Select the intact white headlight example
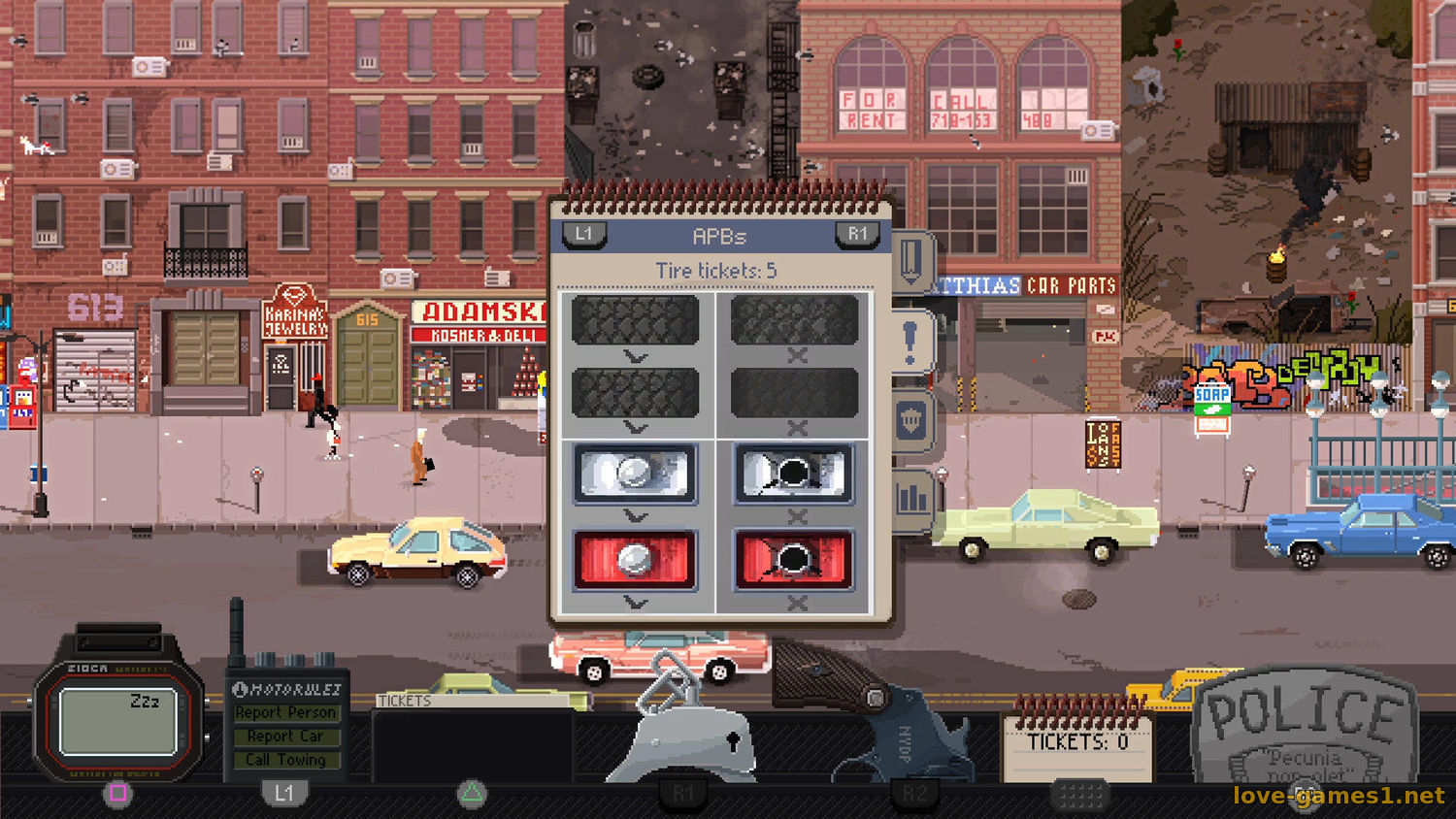The image size is (1456, 819). [636, 474]
